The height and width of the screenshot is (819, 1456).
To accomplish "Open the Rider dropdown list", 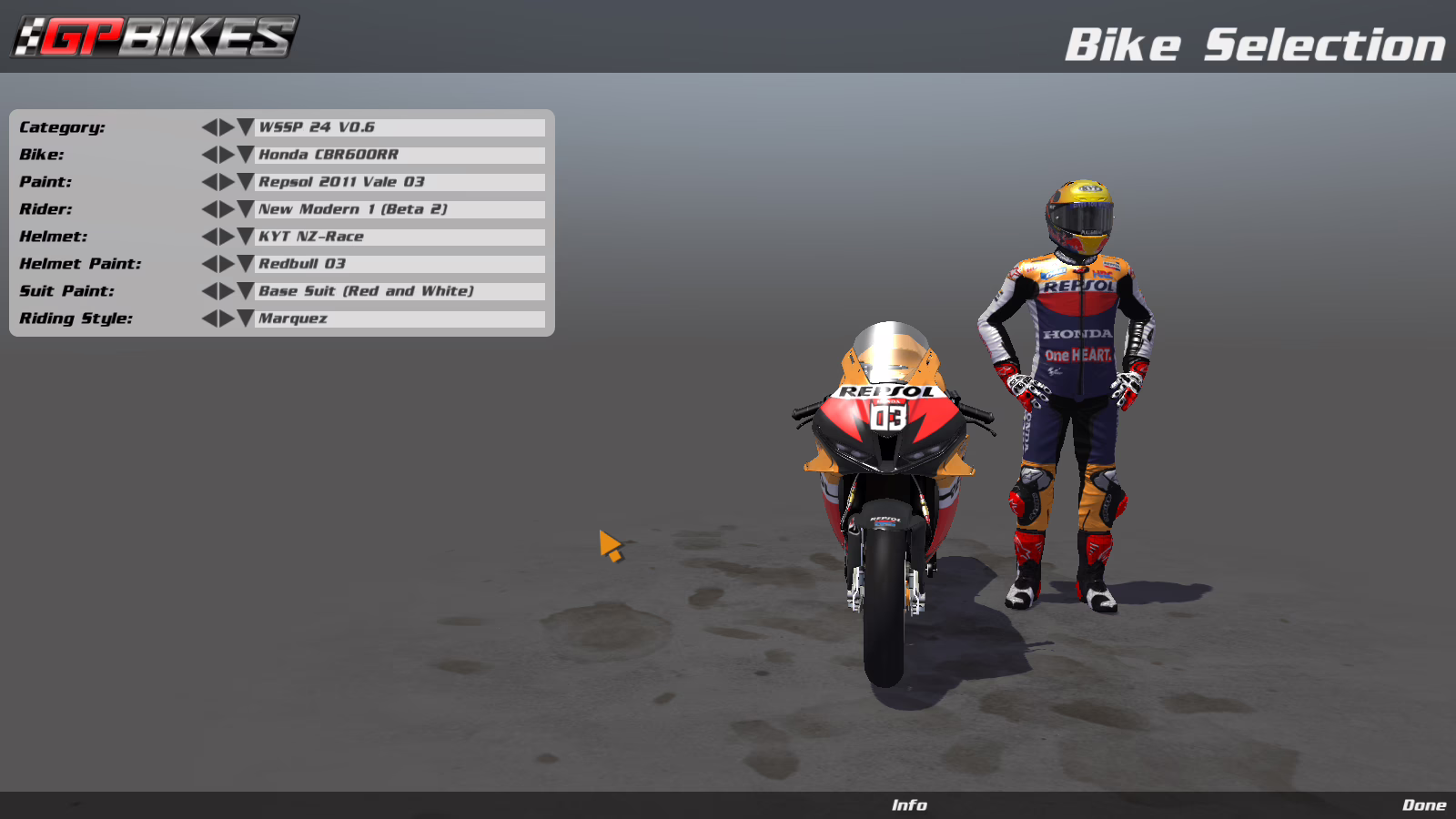I will (x=246, y=209).
